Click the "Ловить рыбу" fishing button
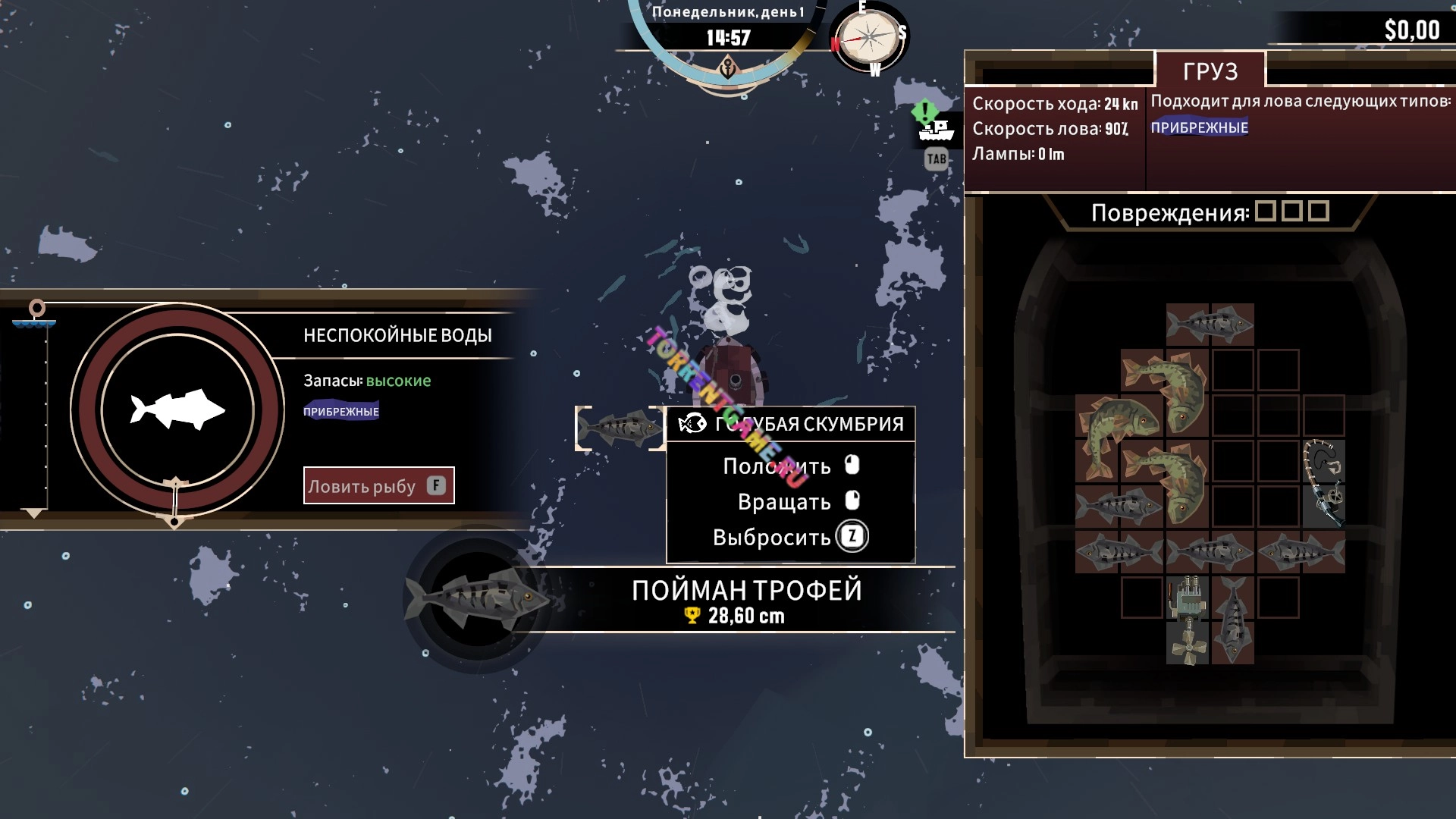This screenshot has height=819, width=1456. point(378,485)
